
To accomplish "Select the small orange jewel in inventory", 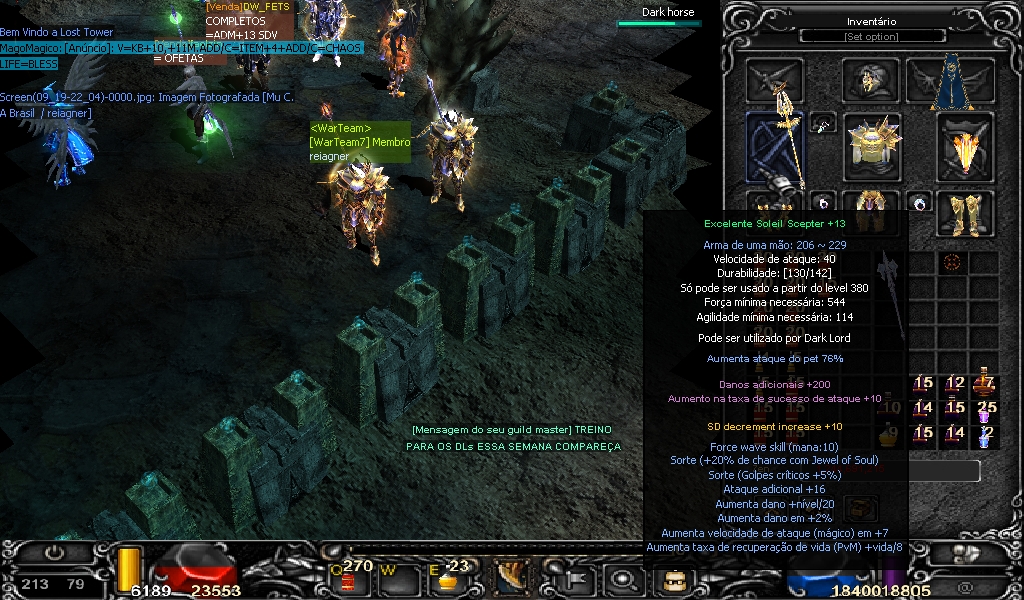I will click(952, 262).
